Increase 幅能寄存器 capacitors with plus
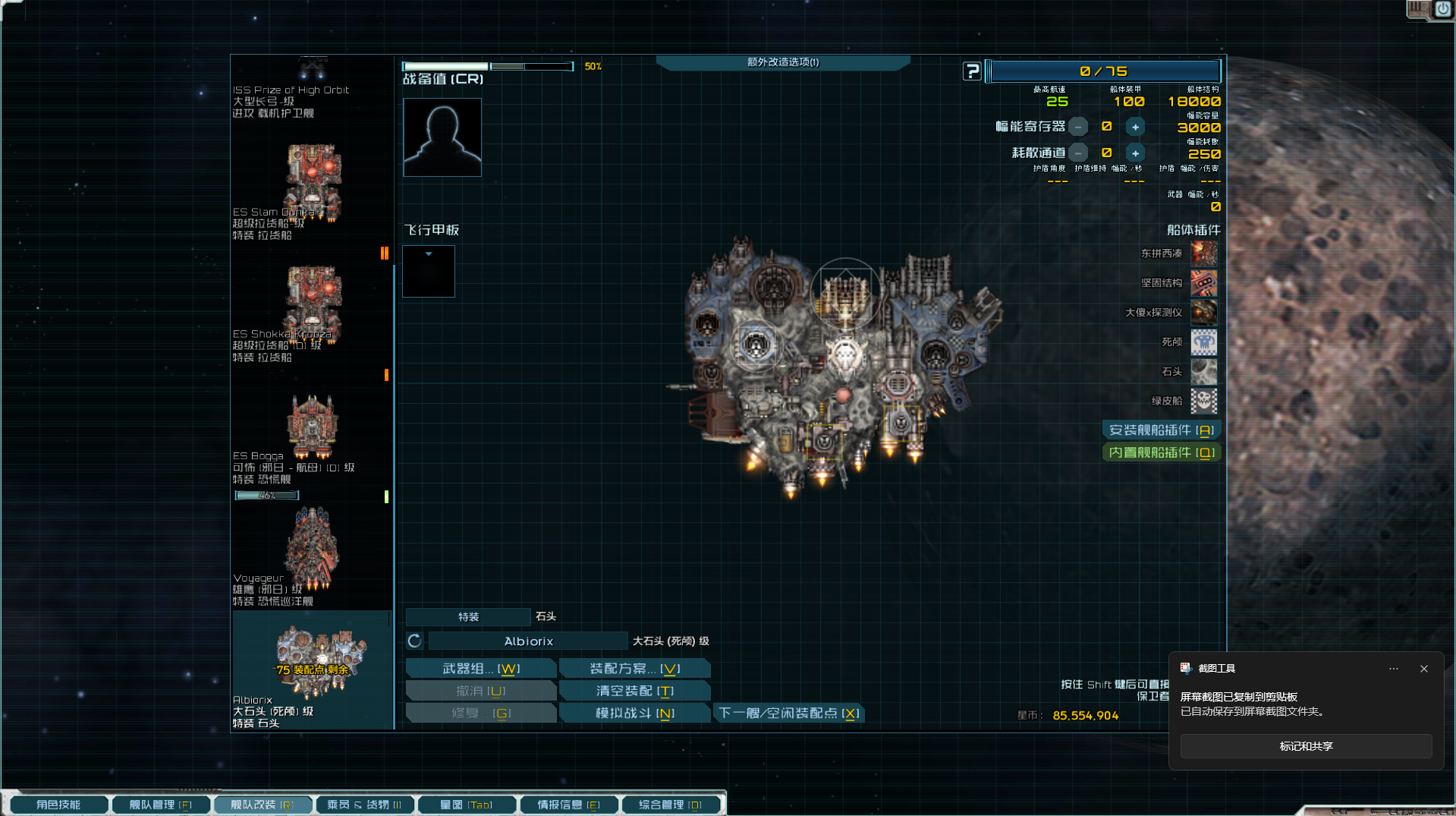The width and height of the screenshot is (1456, 816). coord(1135,127)
